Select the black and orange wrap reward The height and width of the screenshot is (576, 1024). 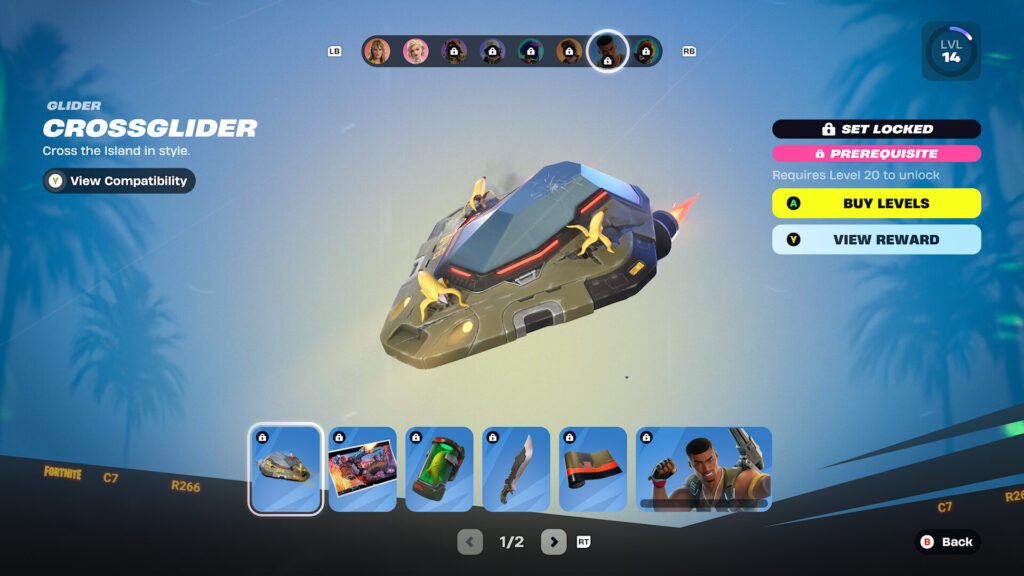coord(593,469)
